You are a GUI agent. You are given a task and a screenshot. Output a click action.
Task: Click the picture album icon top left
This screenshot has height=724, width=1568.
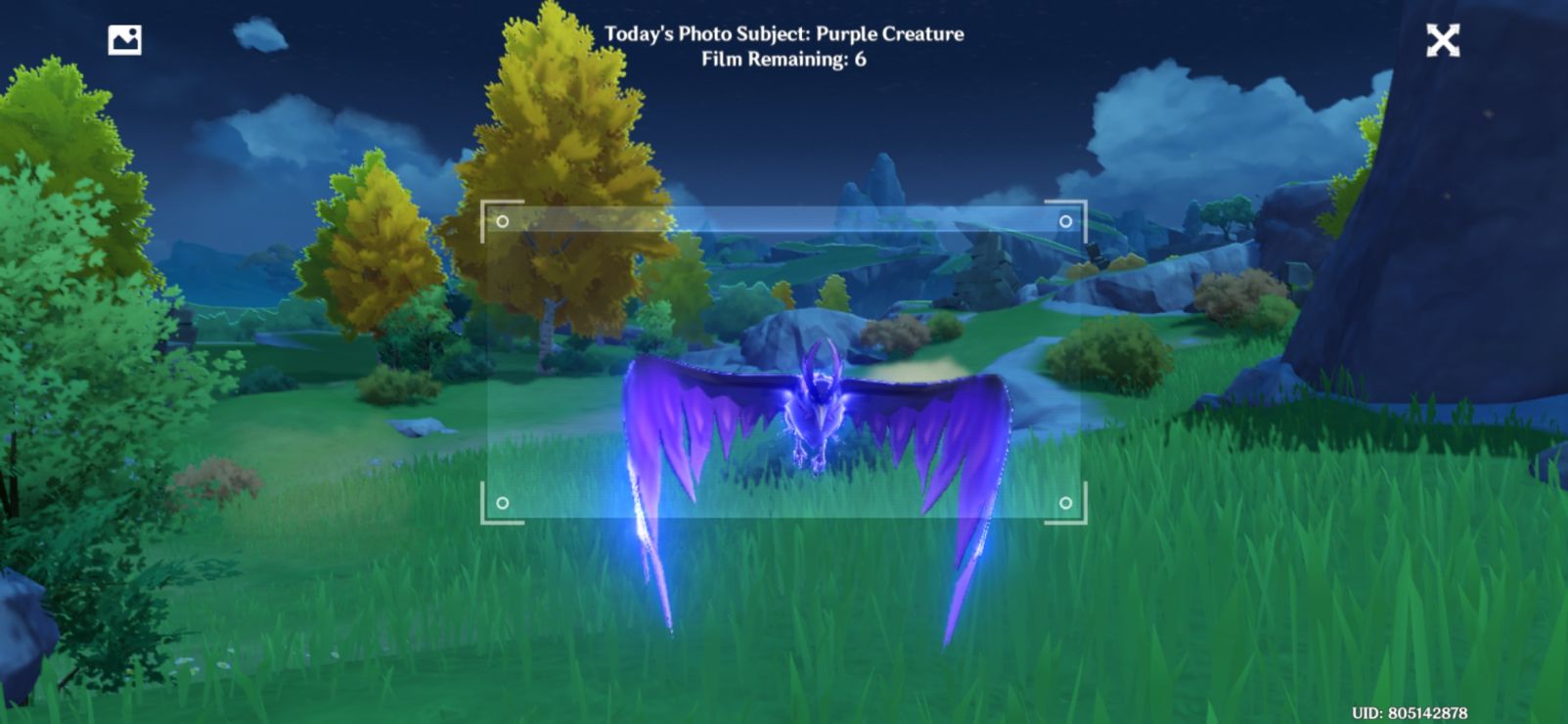tap(123, 39)
